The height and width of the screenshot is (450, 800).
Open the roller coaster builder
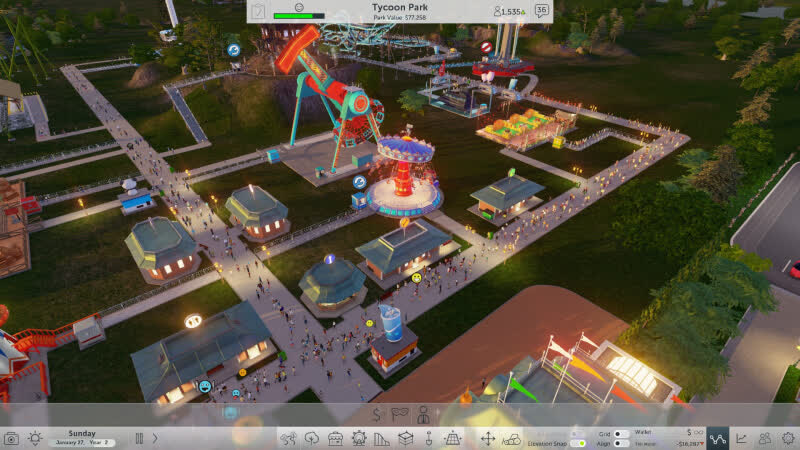tap(382, 438)
